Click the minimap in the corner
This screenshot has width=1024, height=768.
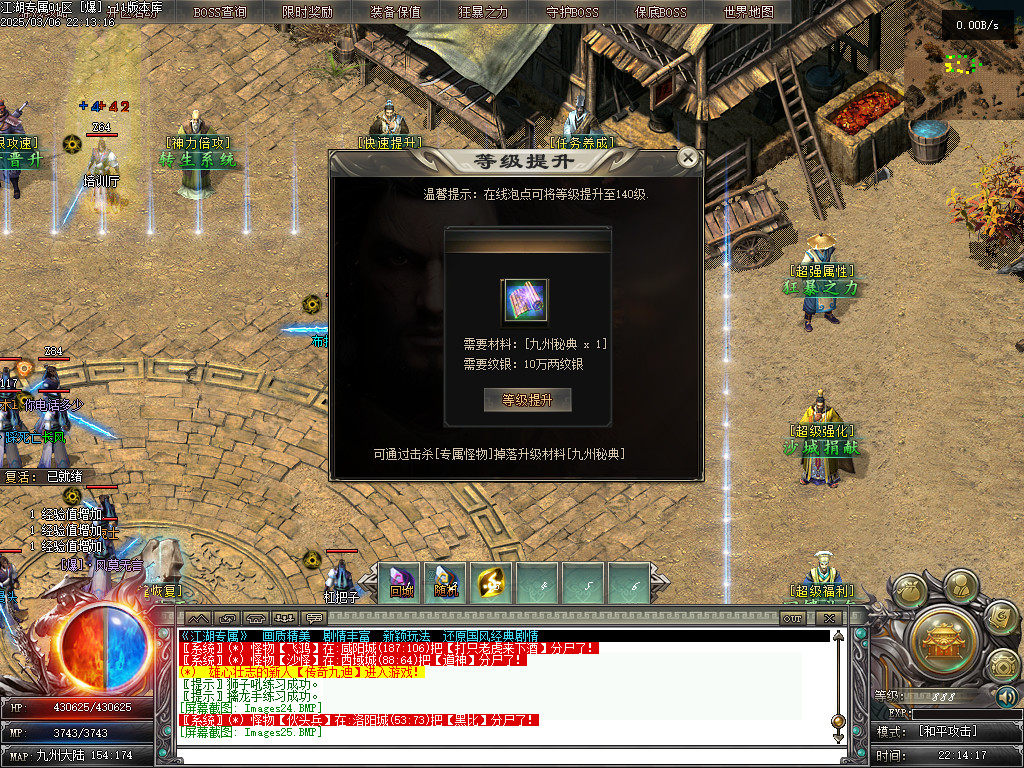tap(963, 60)
